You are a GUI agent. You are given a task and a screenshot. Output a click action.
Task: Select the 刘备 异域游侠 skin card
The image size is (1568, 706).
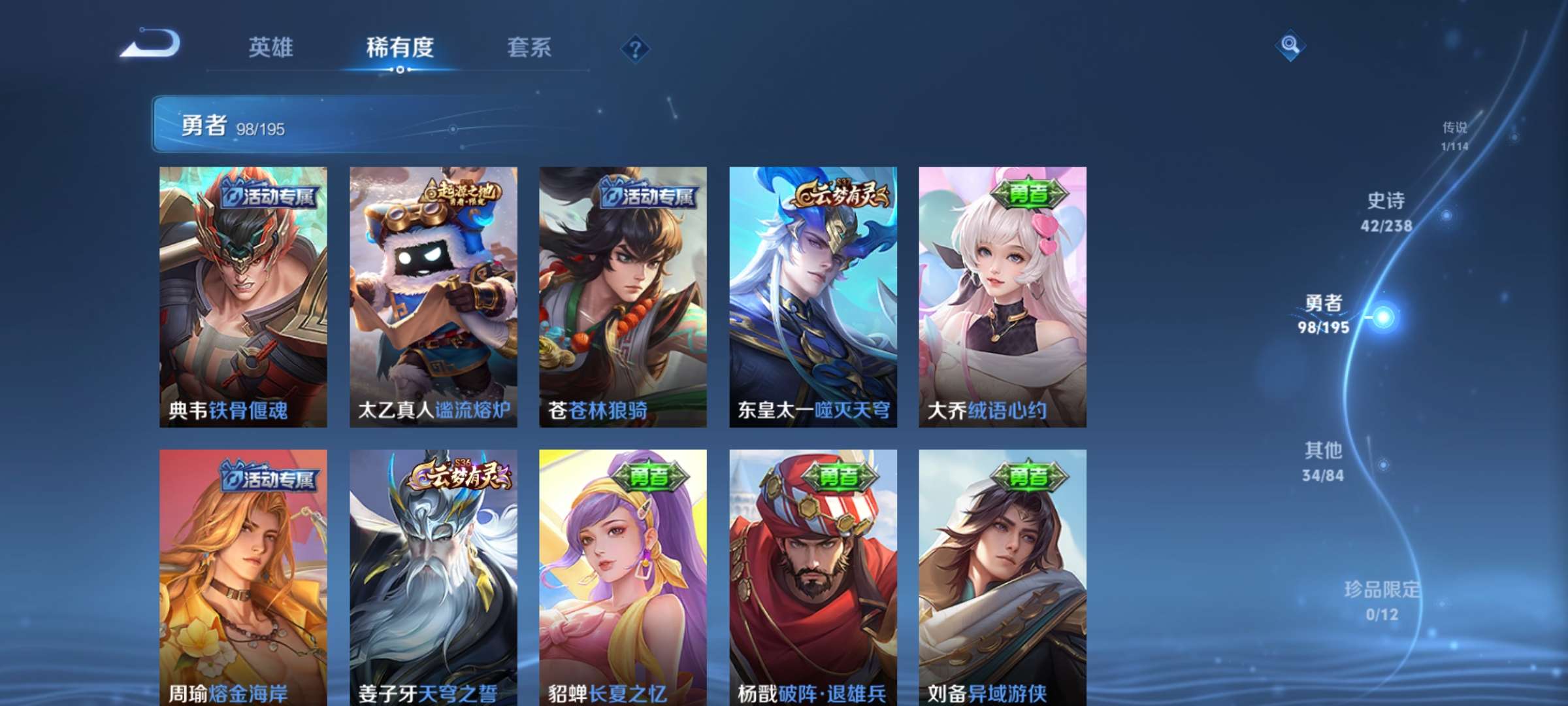tap(1002, 577)
